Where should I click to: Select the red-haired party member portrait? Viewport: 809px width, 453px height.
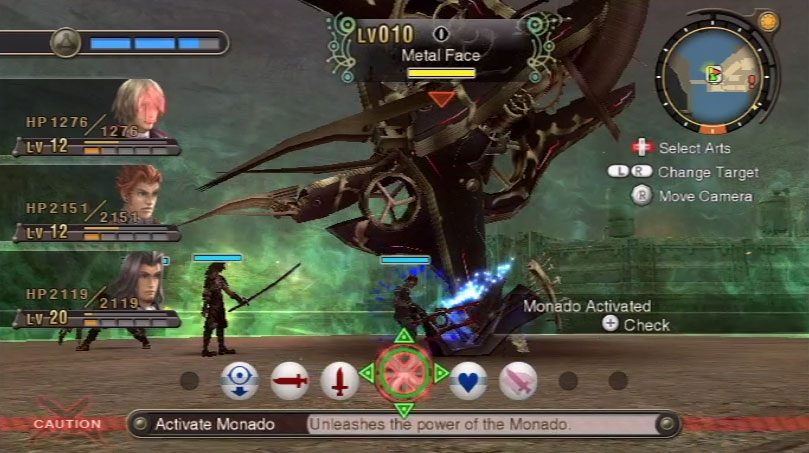point(138,193)
